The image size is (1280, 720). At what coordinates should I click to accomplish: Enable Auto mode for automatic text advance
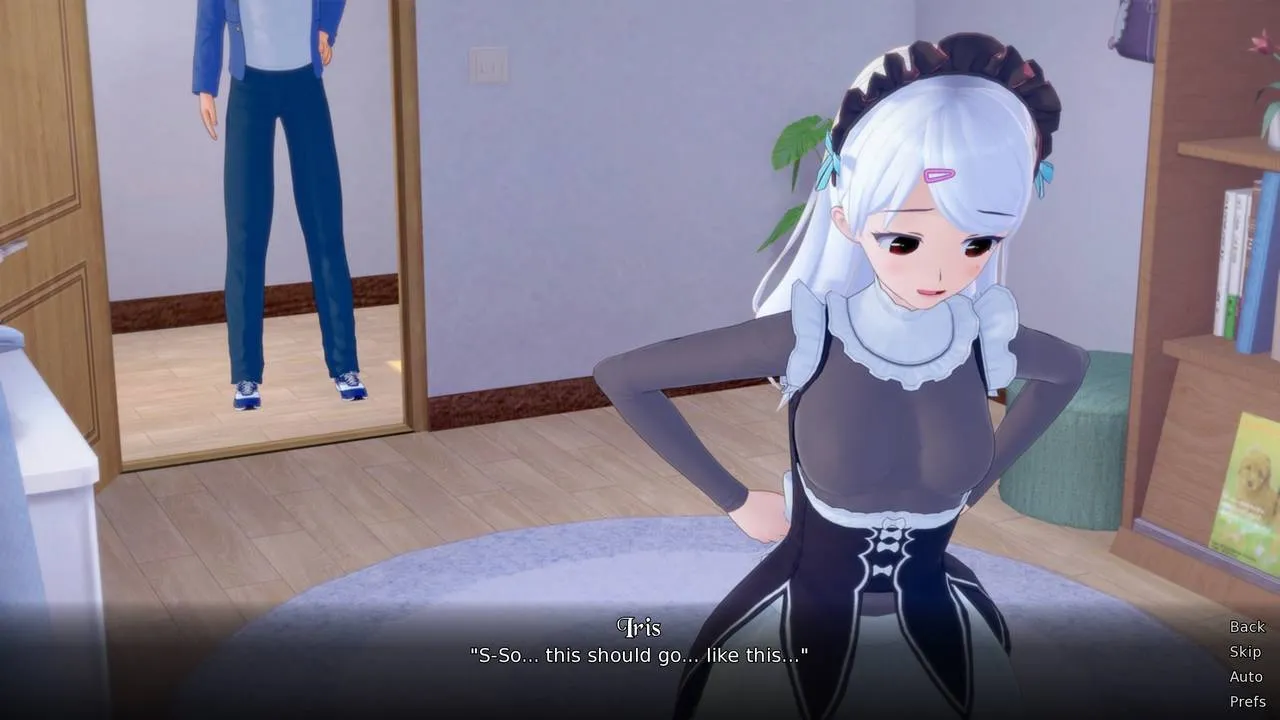point(1246,676)
